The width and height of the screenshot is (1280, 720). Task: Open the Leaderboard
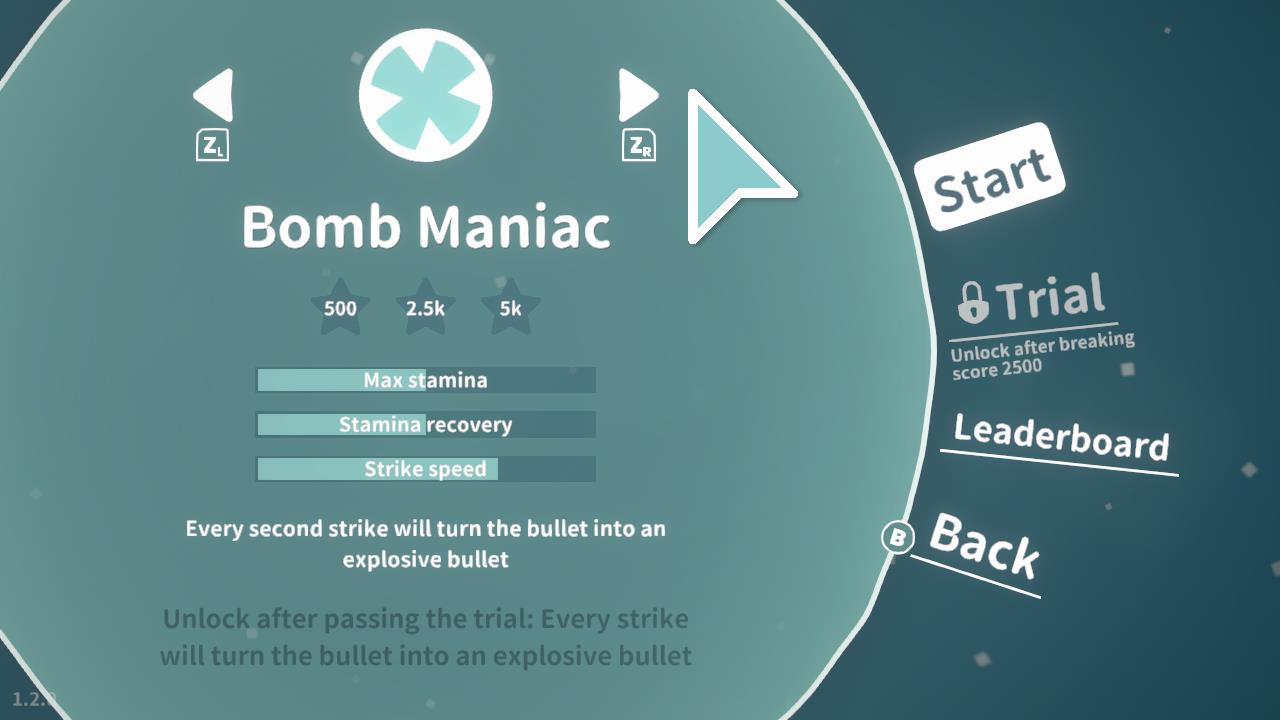click(1060, 437)
